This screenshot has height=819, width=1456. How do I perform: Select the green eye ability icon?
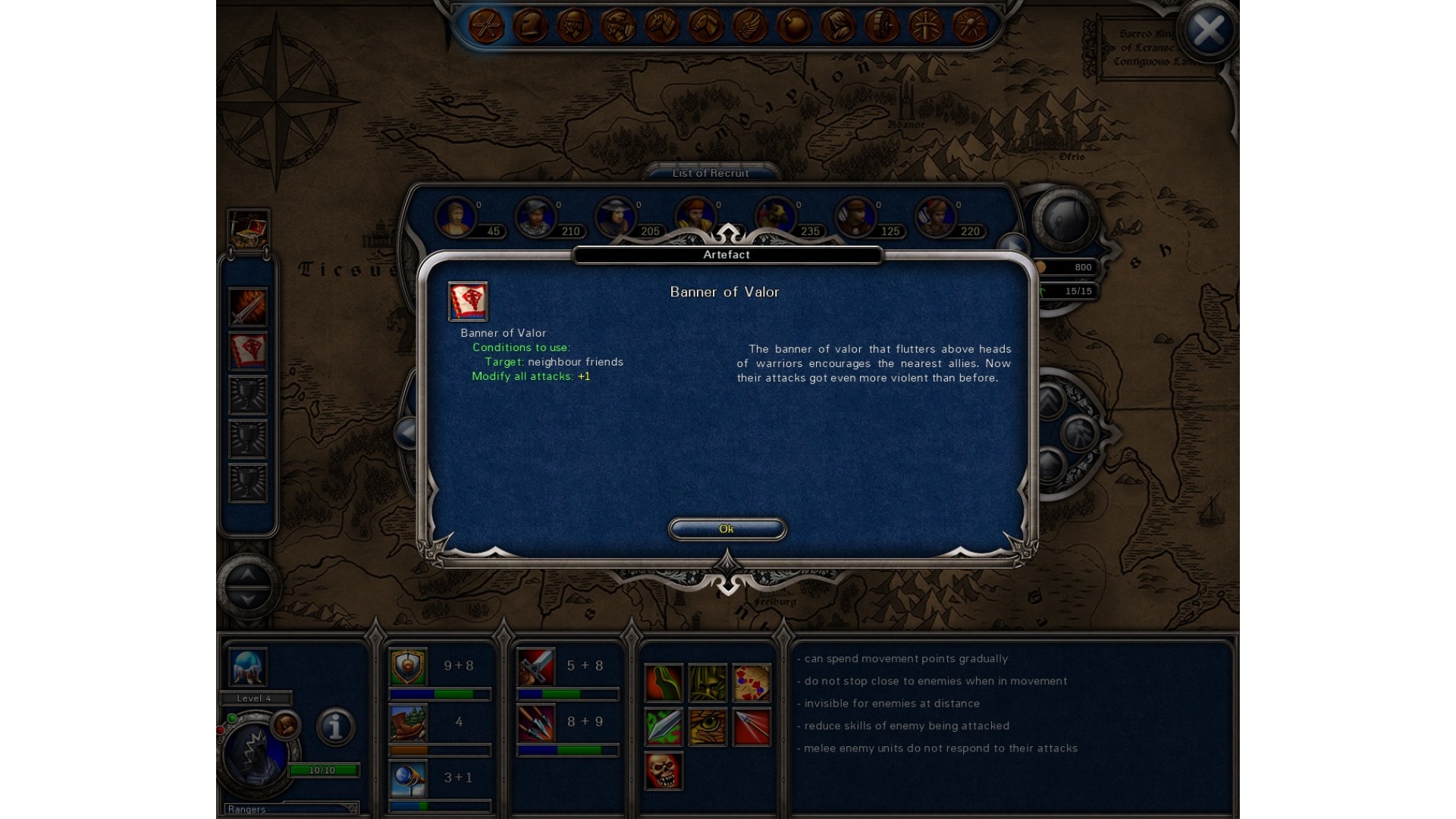coord(708,726)
